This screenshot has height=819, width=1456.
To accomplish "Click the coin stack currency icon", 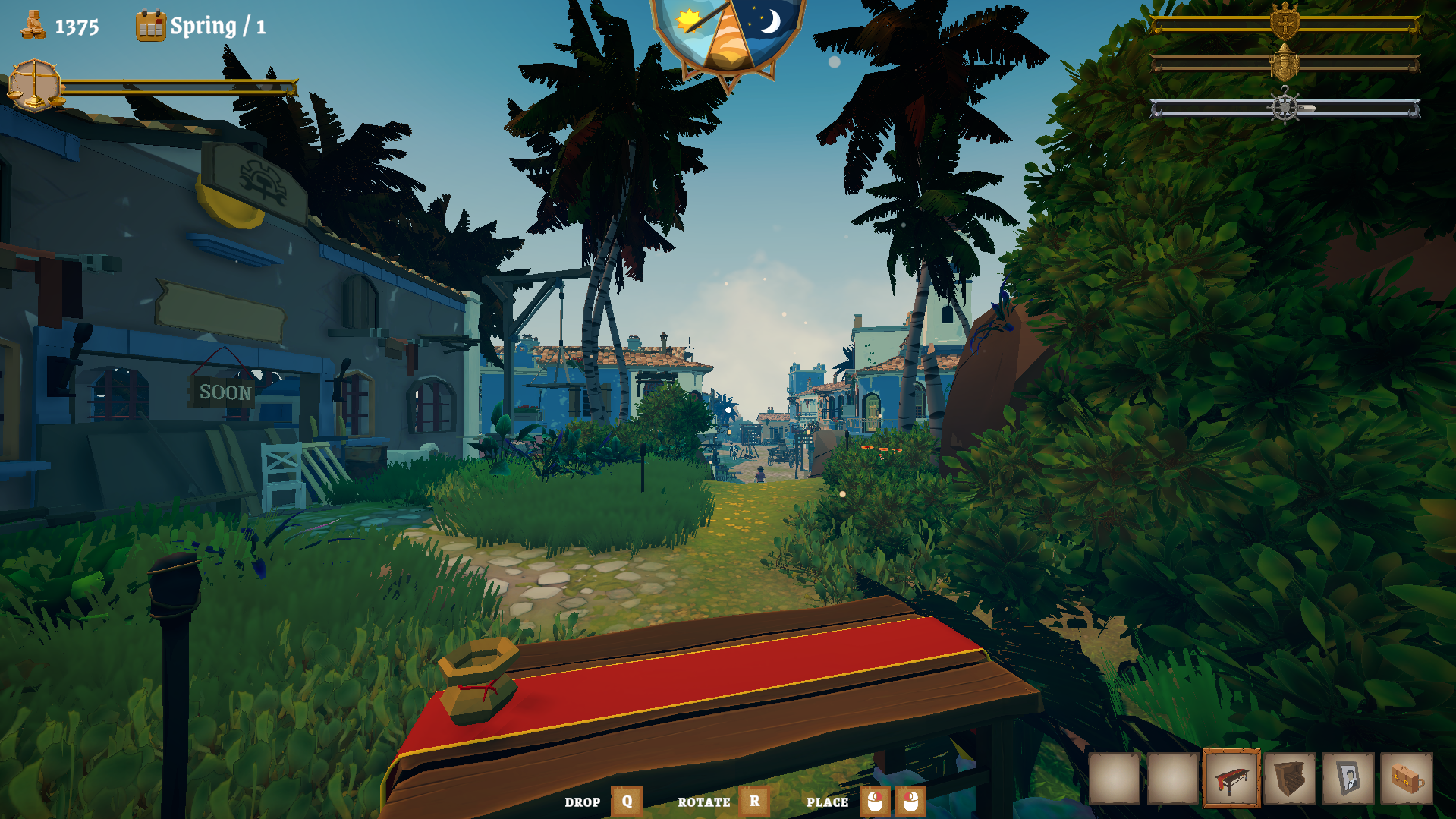I will coord(32,26).
